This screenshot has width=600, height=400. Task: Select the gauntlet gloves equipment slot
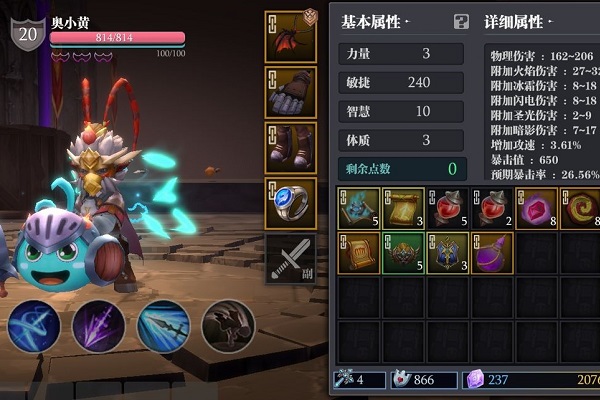[290, 92]
